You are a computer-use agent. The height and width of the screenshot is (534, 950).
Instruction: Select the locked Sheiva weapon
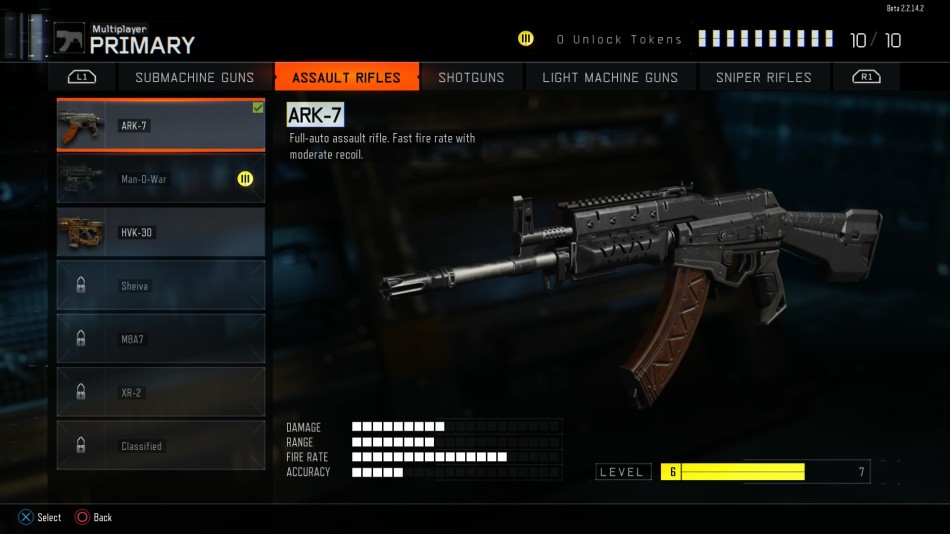point(161,286)
